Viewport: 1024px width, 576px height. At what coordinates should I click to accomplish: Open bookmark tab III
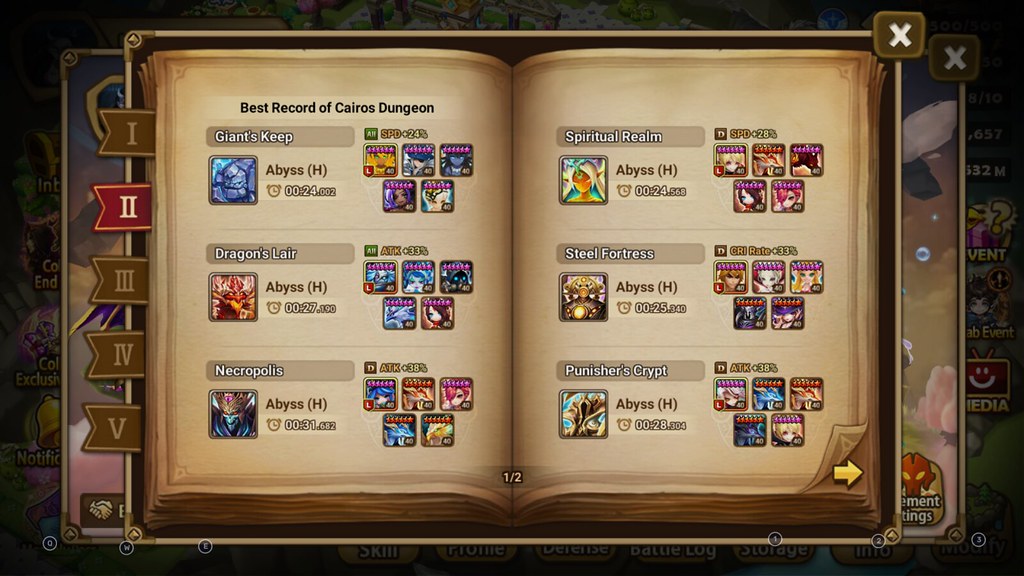pyautogui.click(x=124, y=281)
